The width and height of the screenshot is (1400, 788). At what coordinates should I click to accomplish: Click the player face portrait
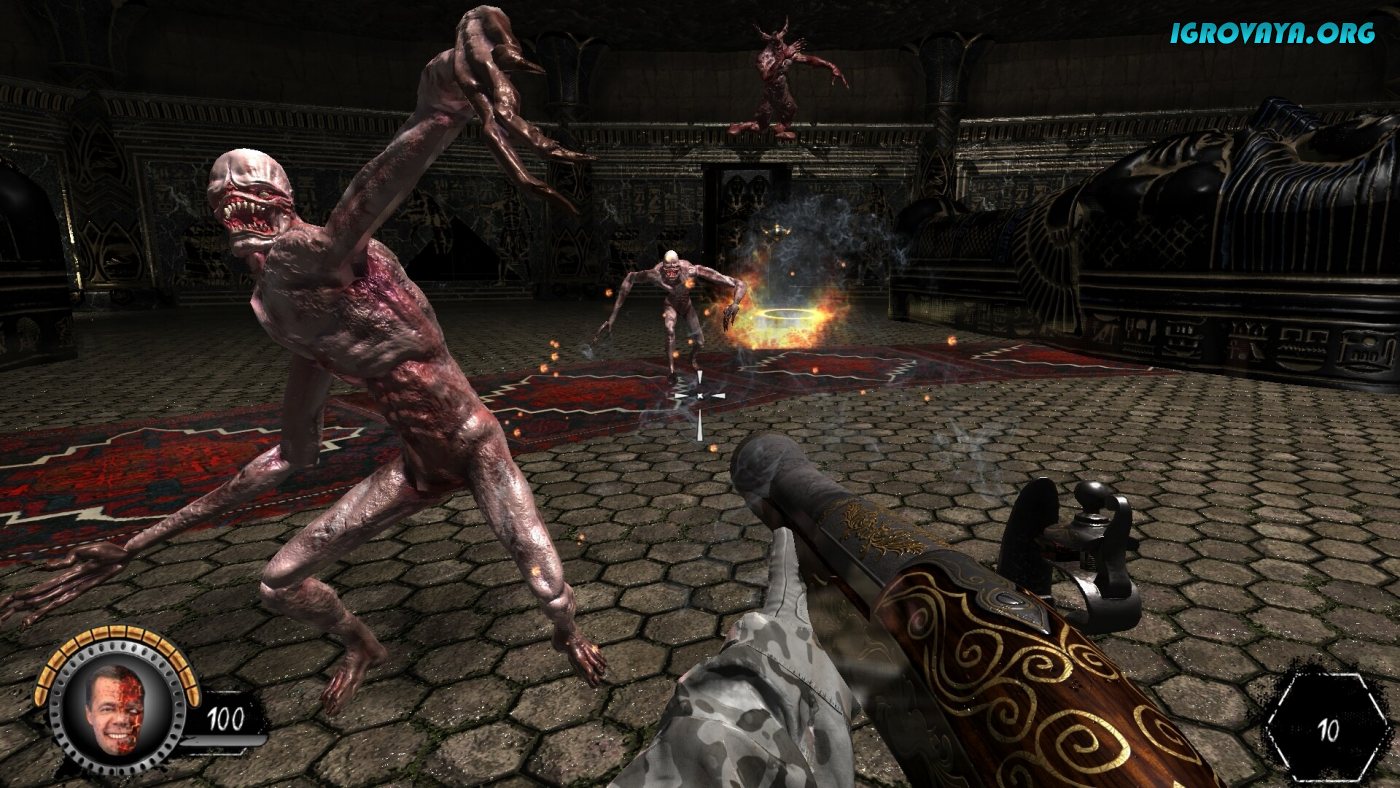point(115,707)
